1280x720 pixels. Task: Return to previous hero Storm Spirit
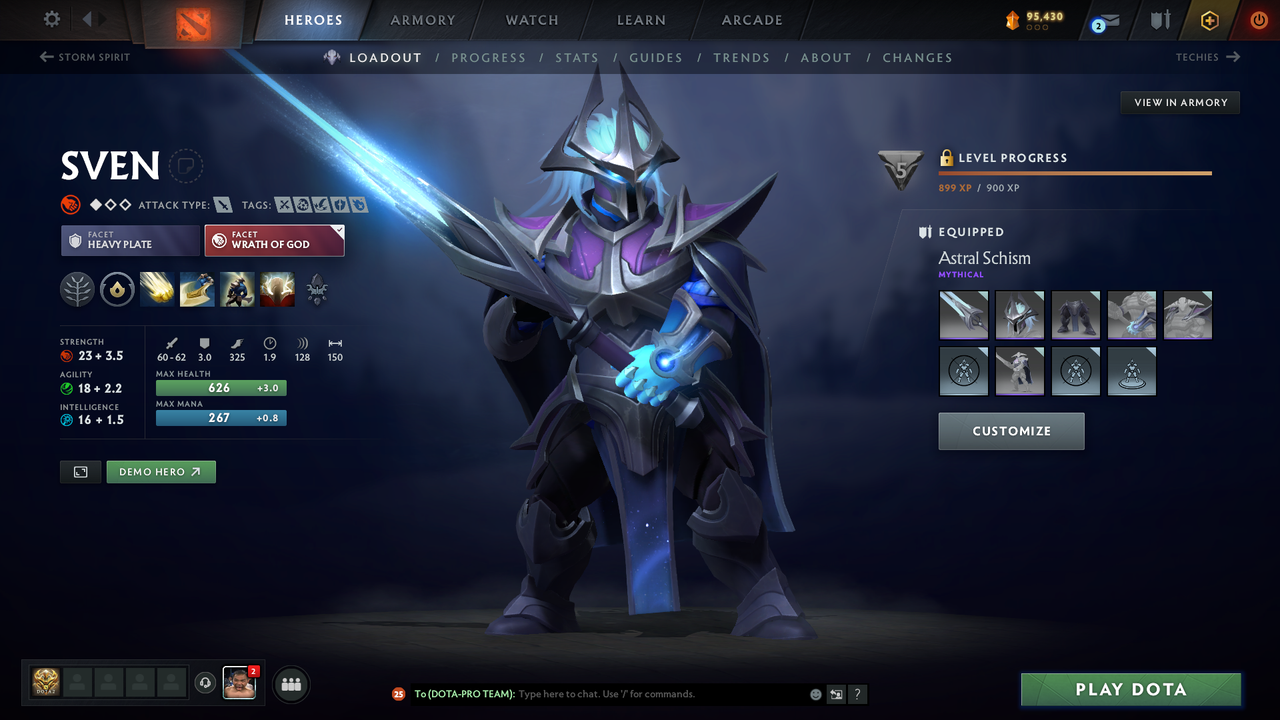[x=84, y=57]
